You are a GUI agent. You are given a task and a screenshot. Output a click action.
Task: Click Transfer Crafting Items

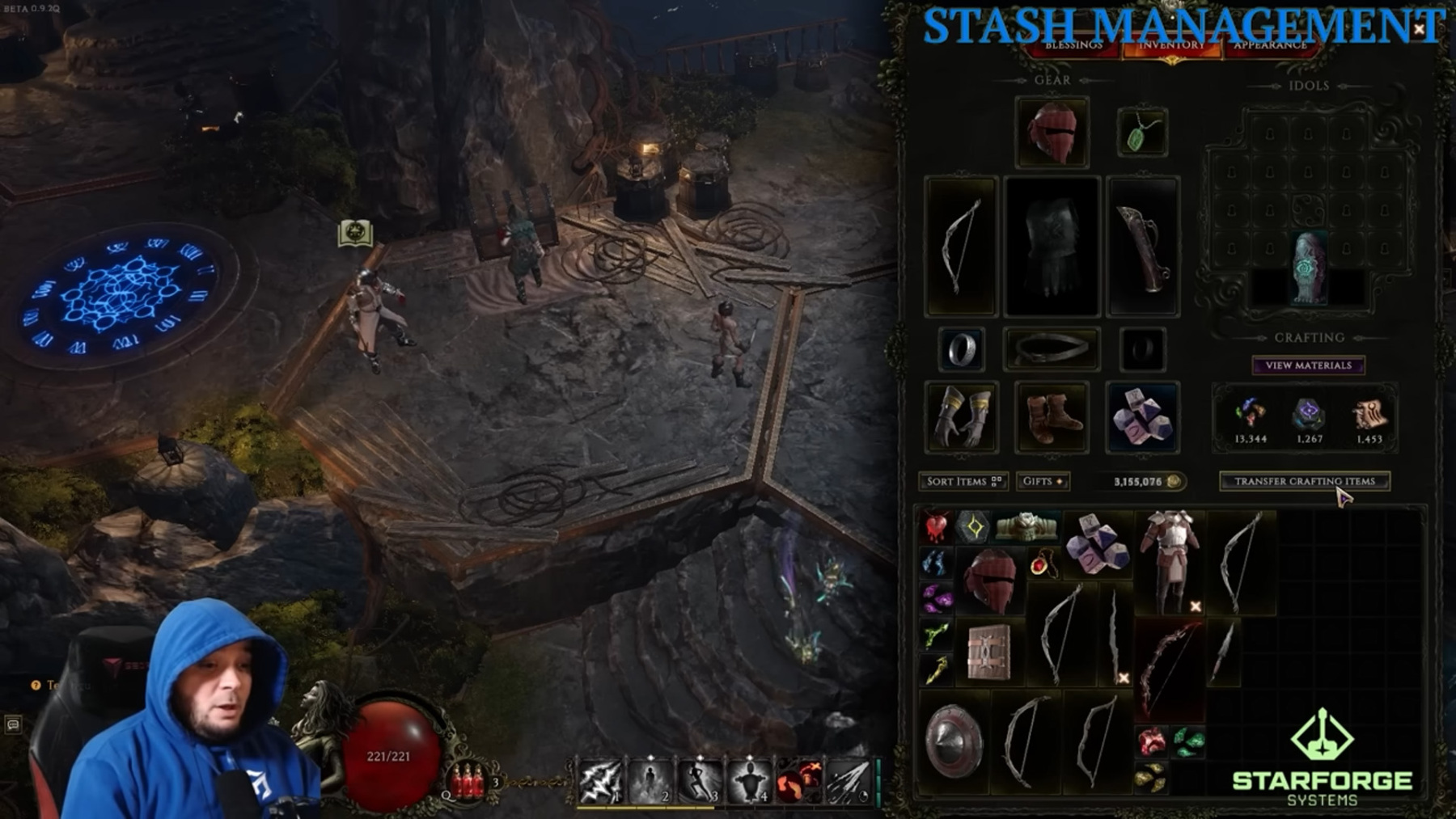1304,481
